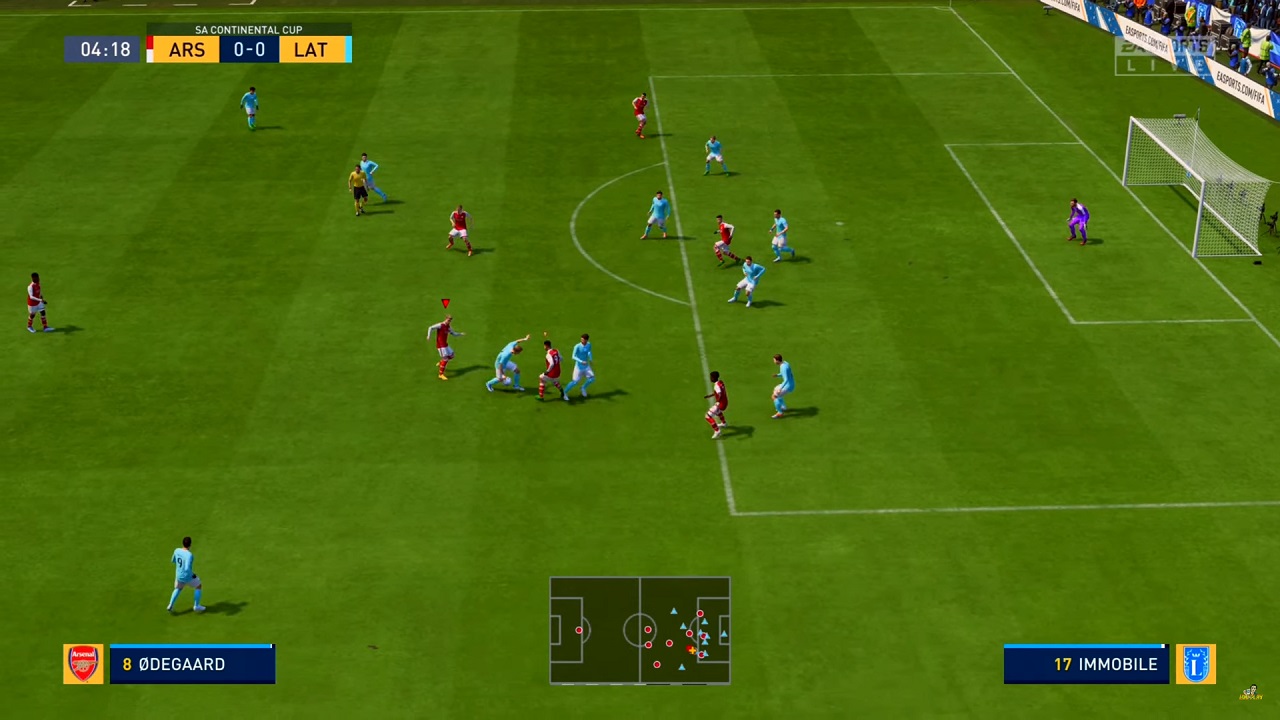Image resolution: width=1280 pixels, height=720 pixels.
Task: Click the Arsenal club crest icon
Action: click(83, 664)
